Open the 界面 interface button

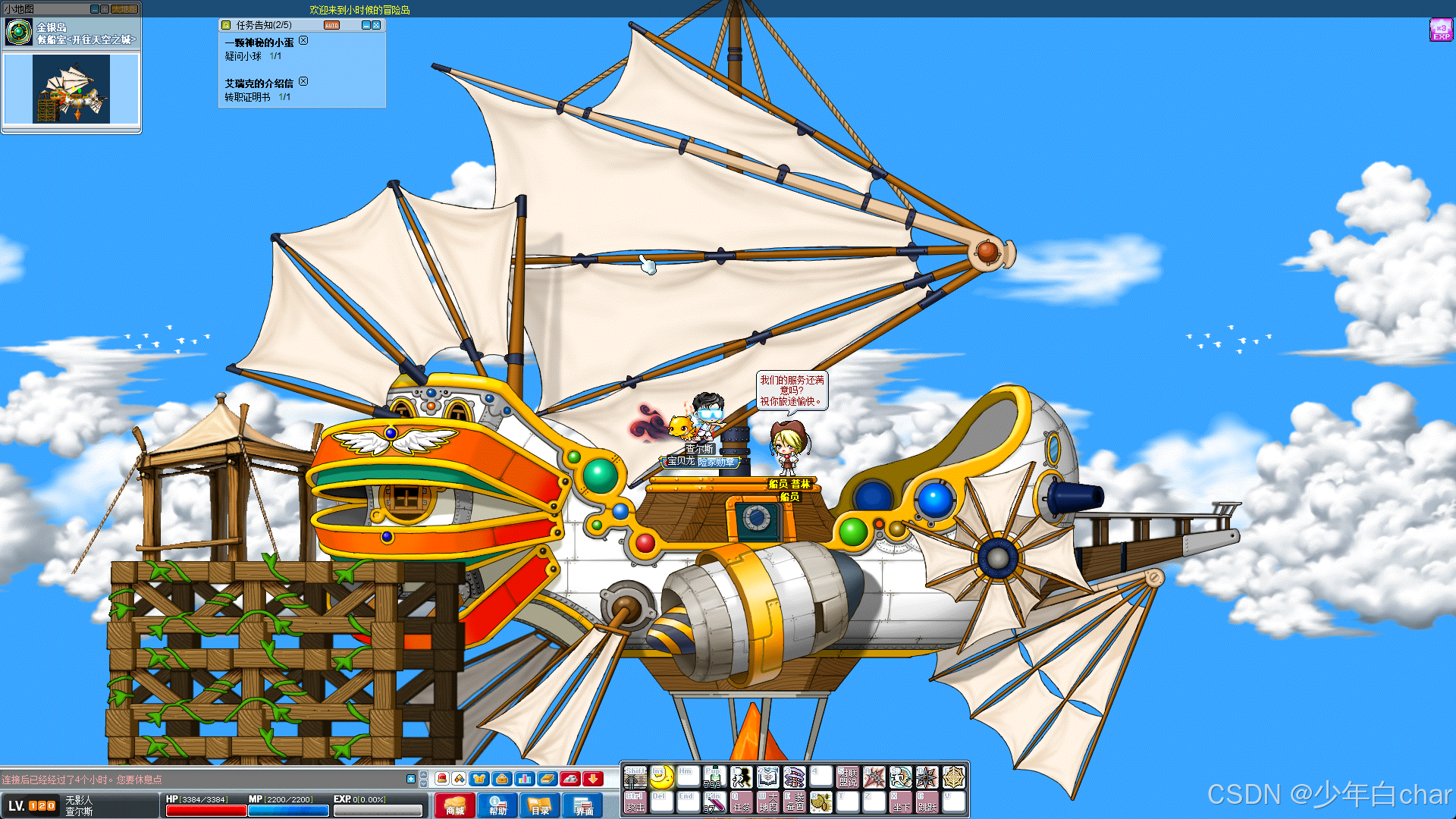[x=583, y=805]
